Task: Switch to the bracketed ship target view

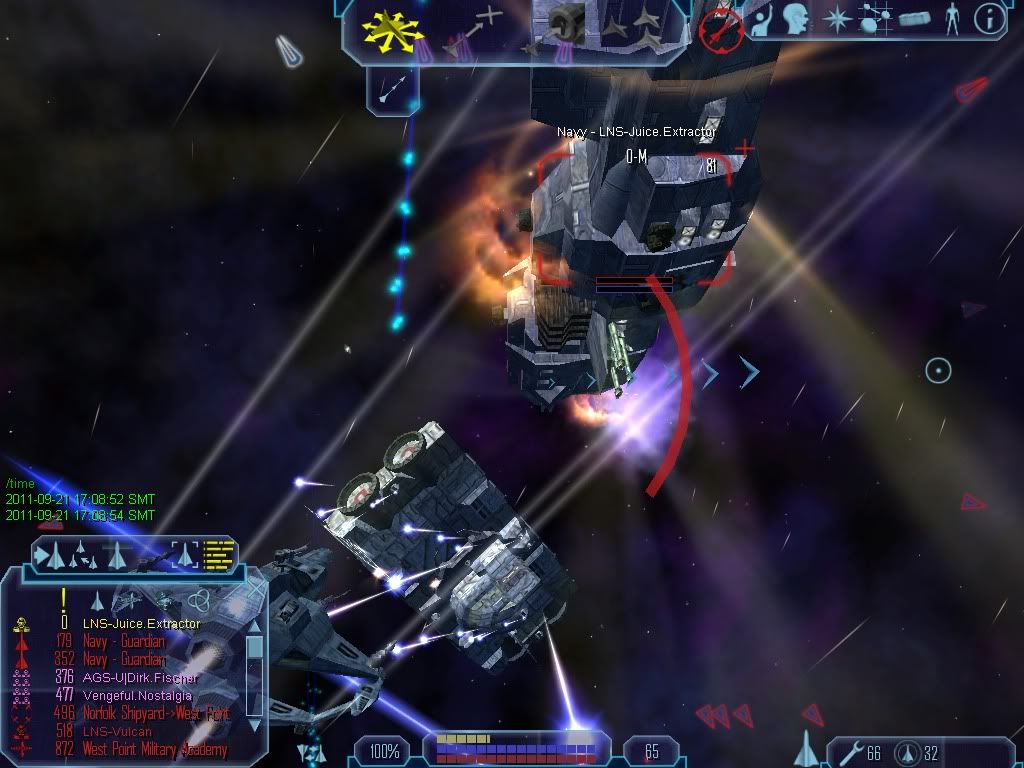Action: coord(185,553)
